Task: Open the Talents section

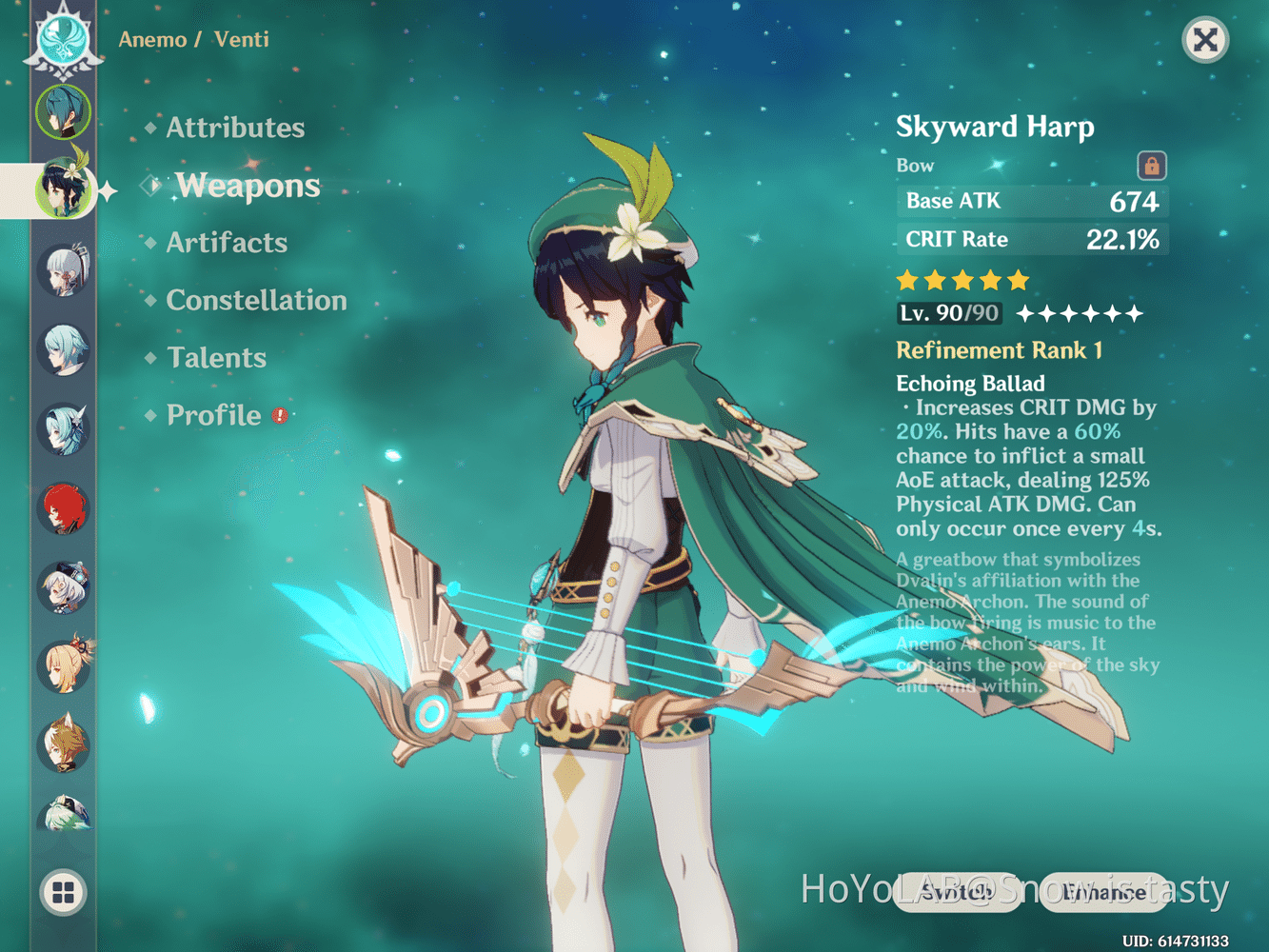Action: click(x=216, y=357)
